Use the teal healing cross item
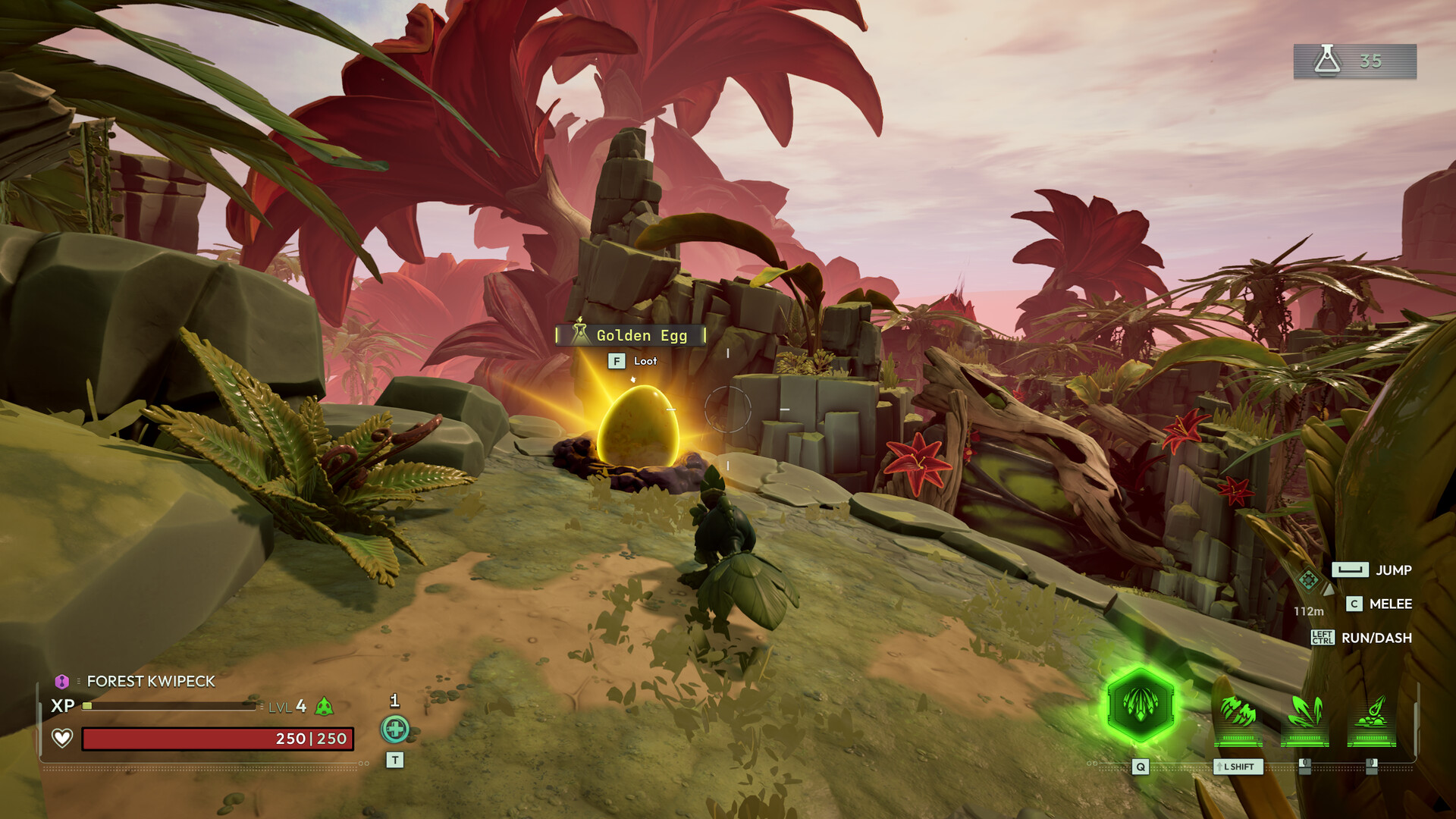 click(x=394, y=730)
